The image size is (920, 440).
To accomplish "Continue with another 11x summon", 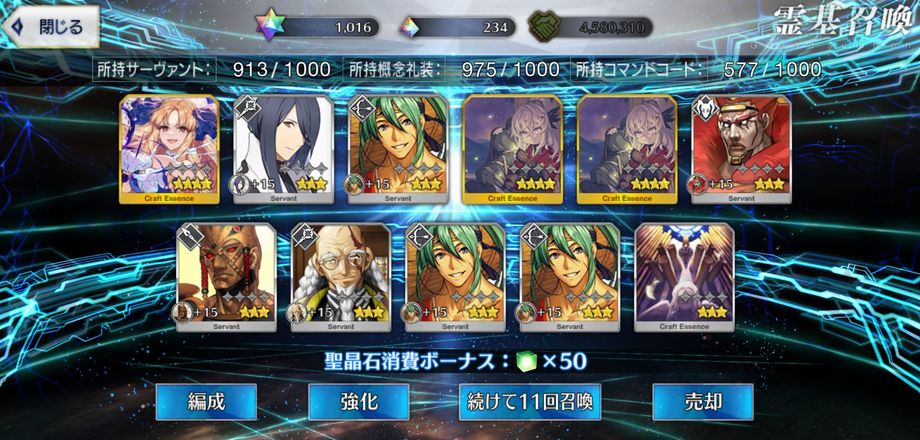I will 530,402.
